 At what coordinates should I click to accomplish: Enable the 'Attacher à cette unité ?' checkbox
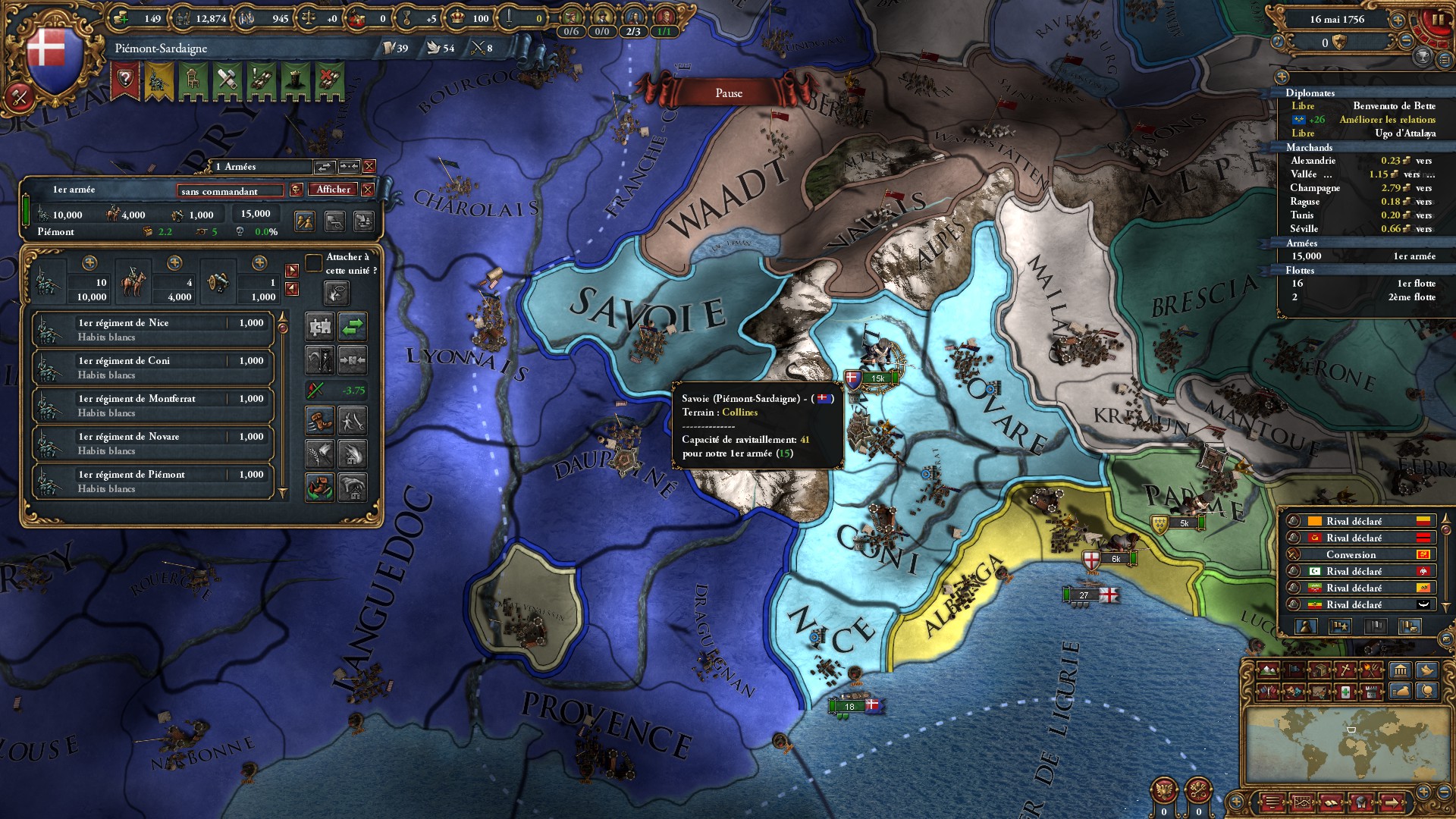point(313,264)
